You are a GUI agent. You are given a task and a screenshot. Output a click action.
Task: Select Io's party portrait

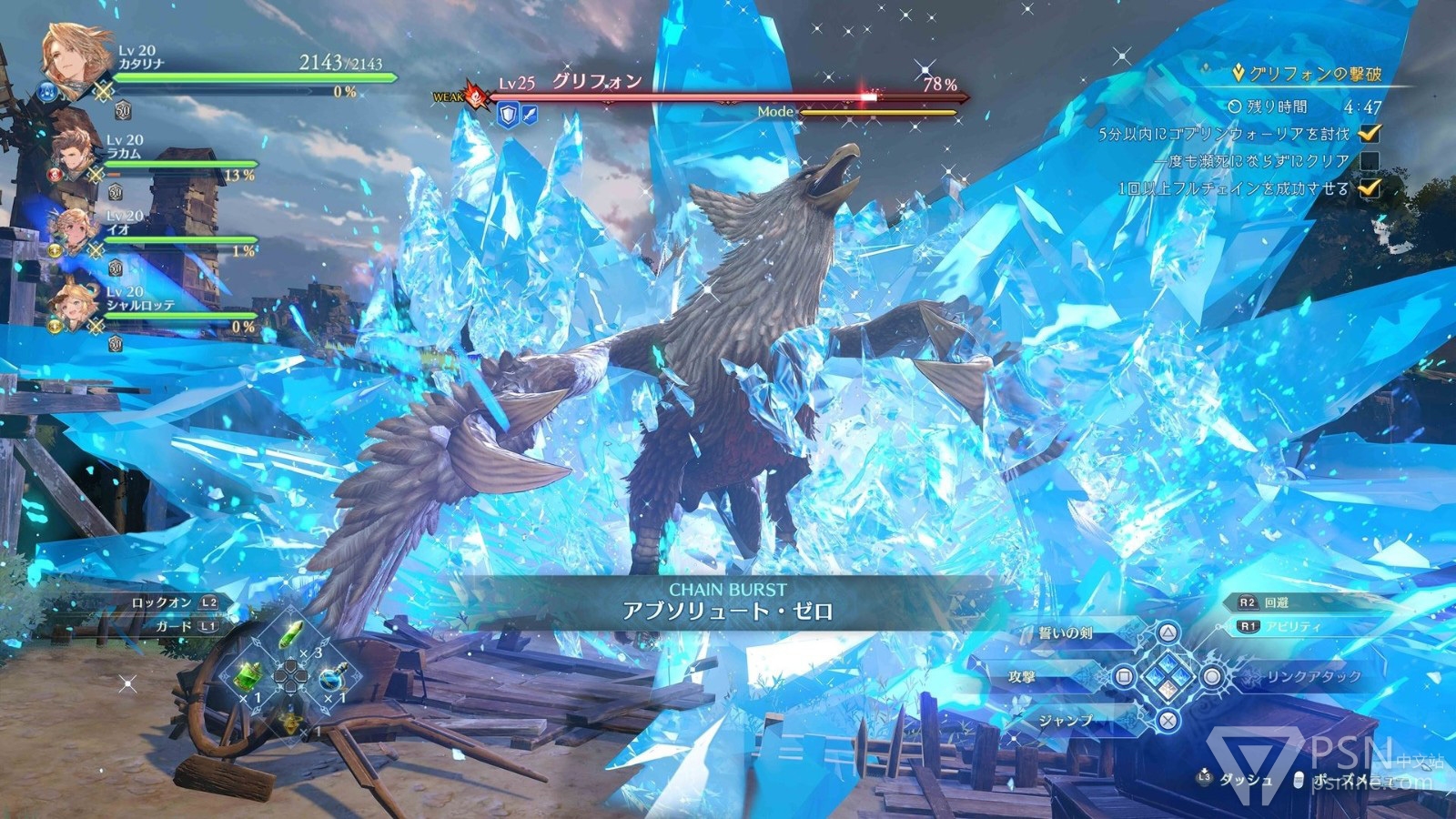[76, 228]
